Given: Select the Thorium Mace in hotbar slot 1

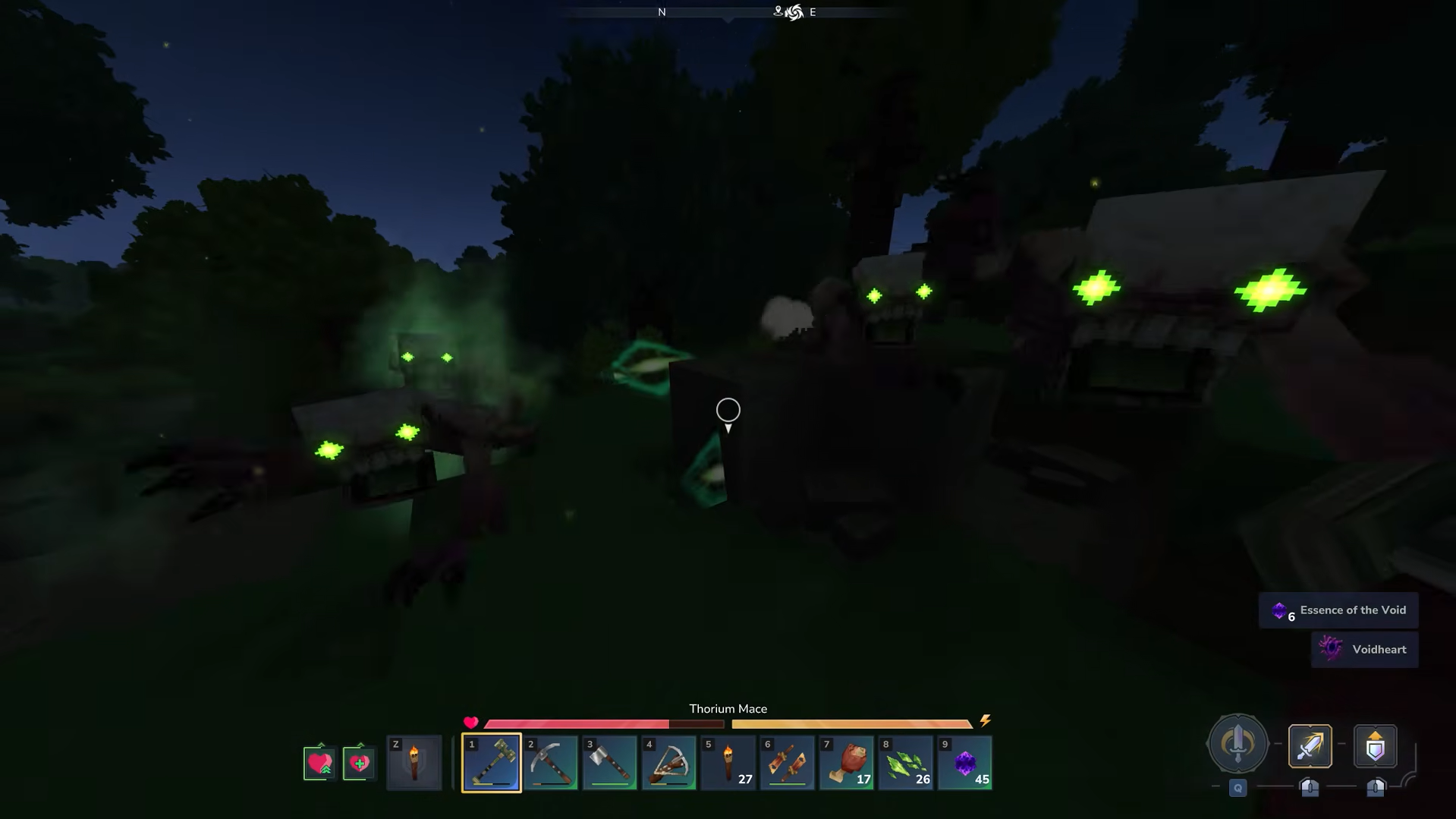Looking at the screenshot, I should (491, 762).
